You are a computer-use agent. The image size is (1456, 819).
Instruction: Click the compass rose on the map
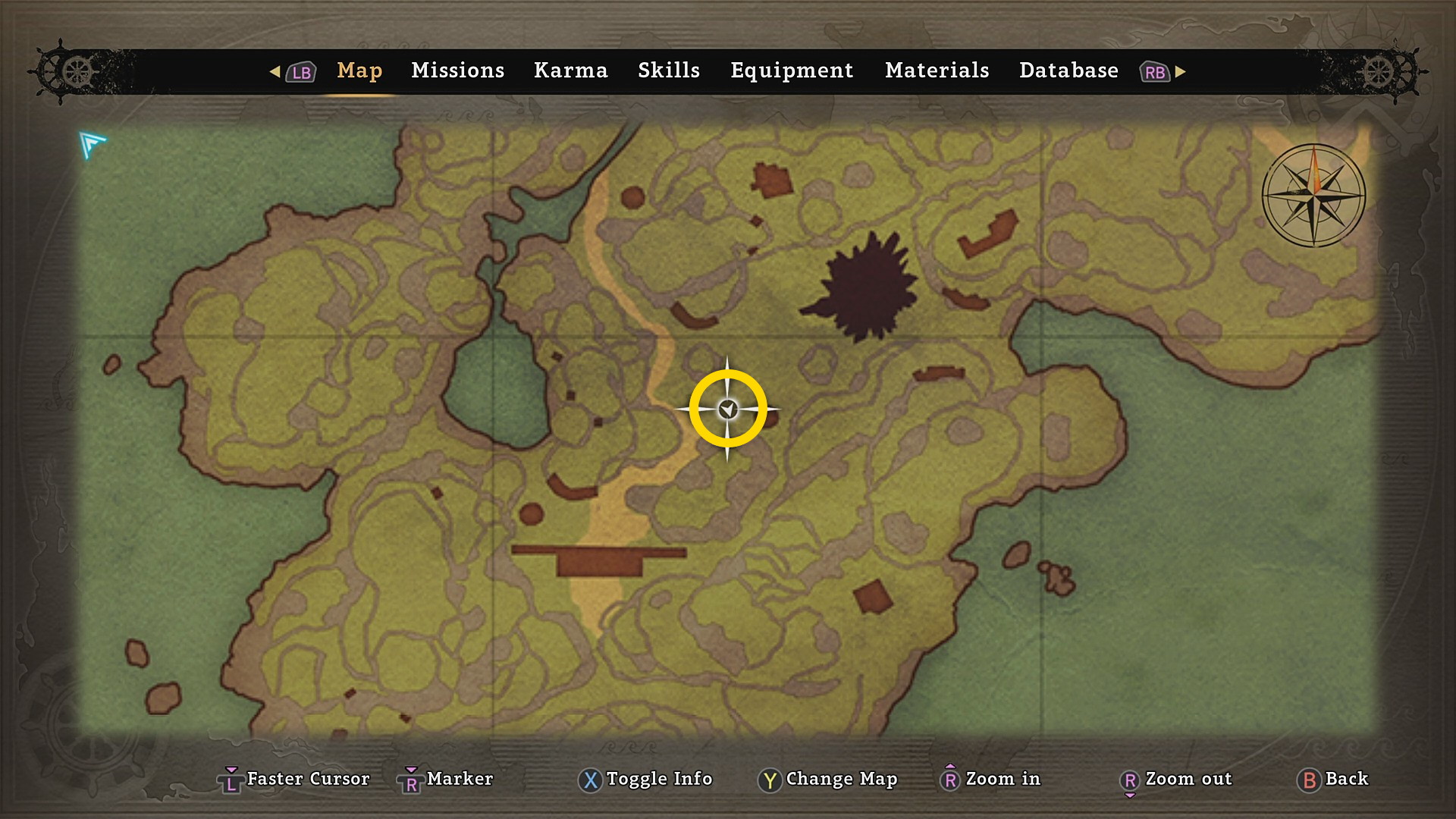[x=1313, y=196]
